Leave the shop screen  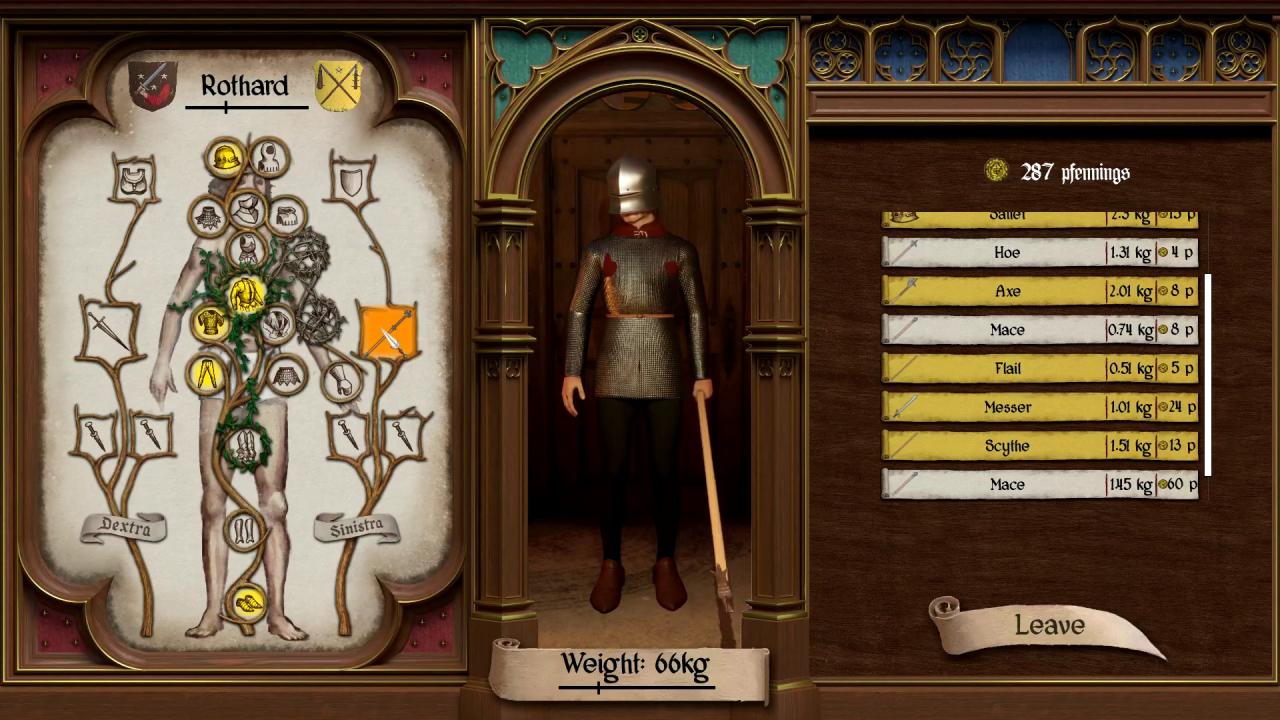tap(1048, 626)
